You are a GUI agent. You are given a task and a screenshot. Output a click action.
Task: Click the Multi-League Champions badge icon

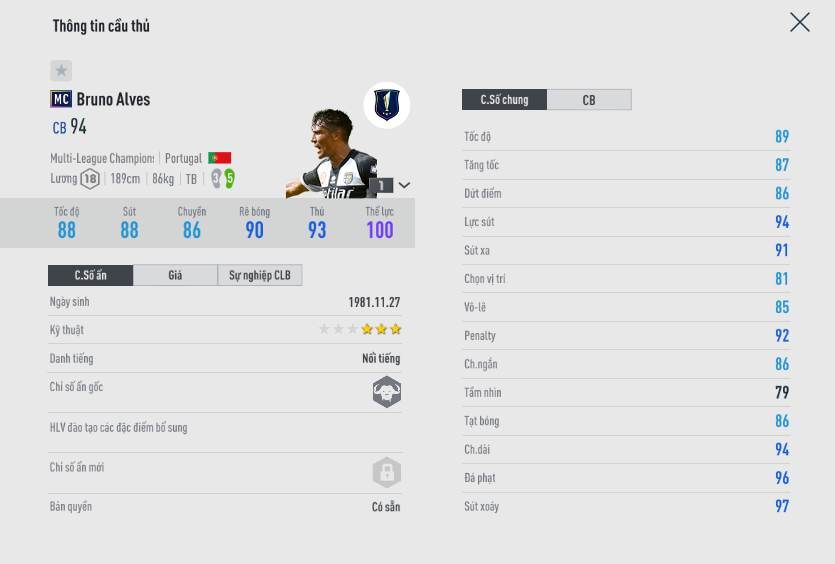pos(387,104)
